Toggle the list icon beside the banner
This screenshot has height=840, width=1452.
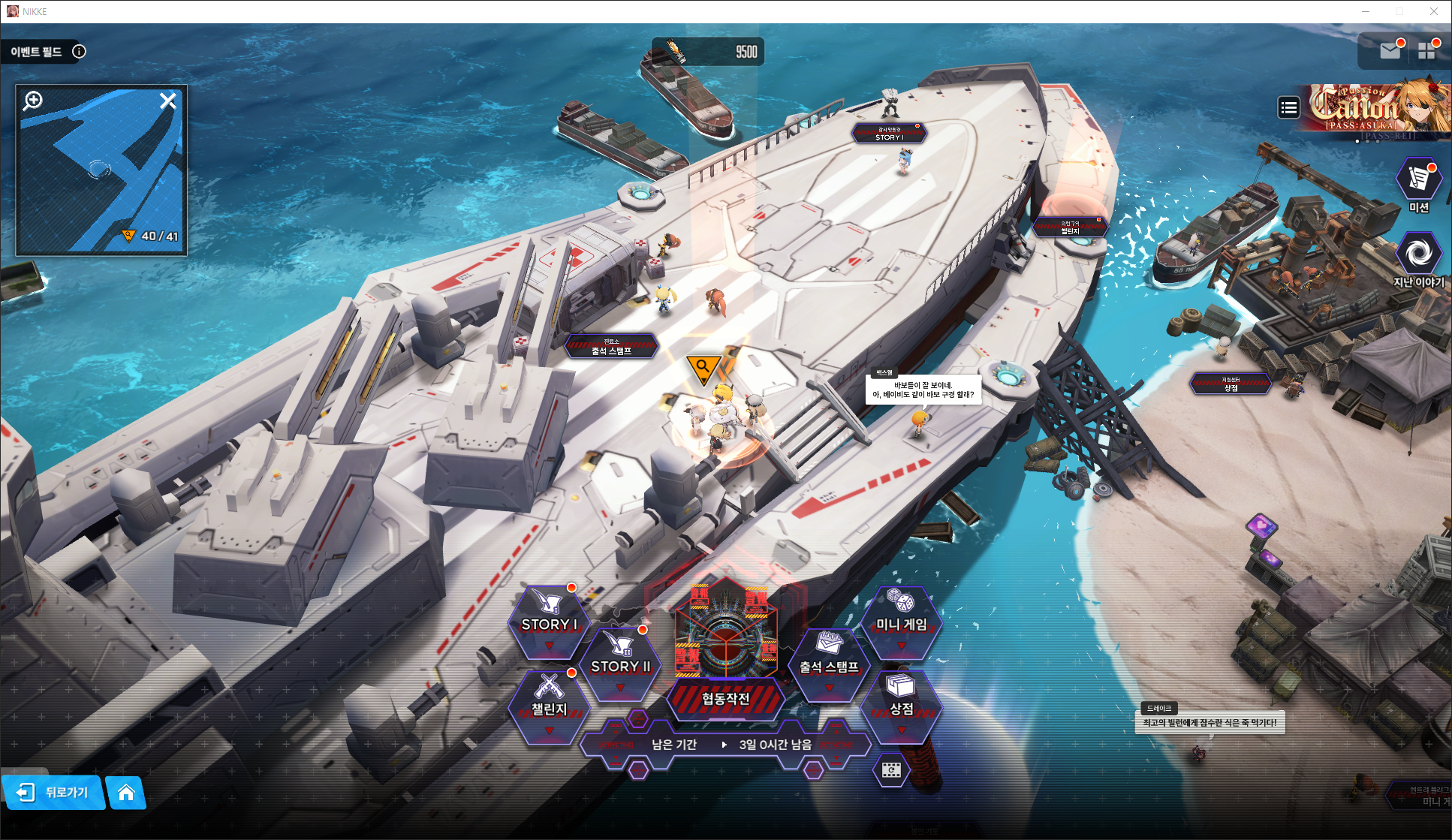pos(1288,108)
